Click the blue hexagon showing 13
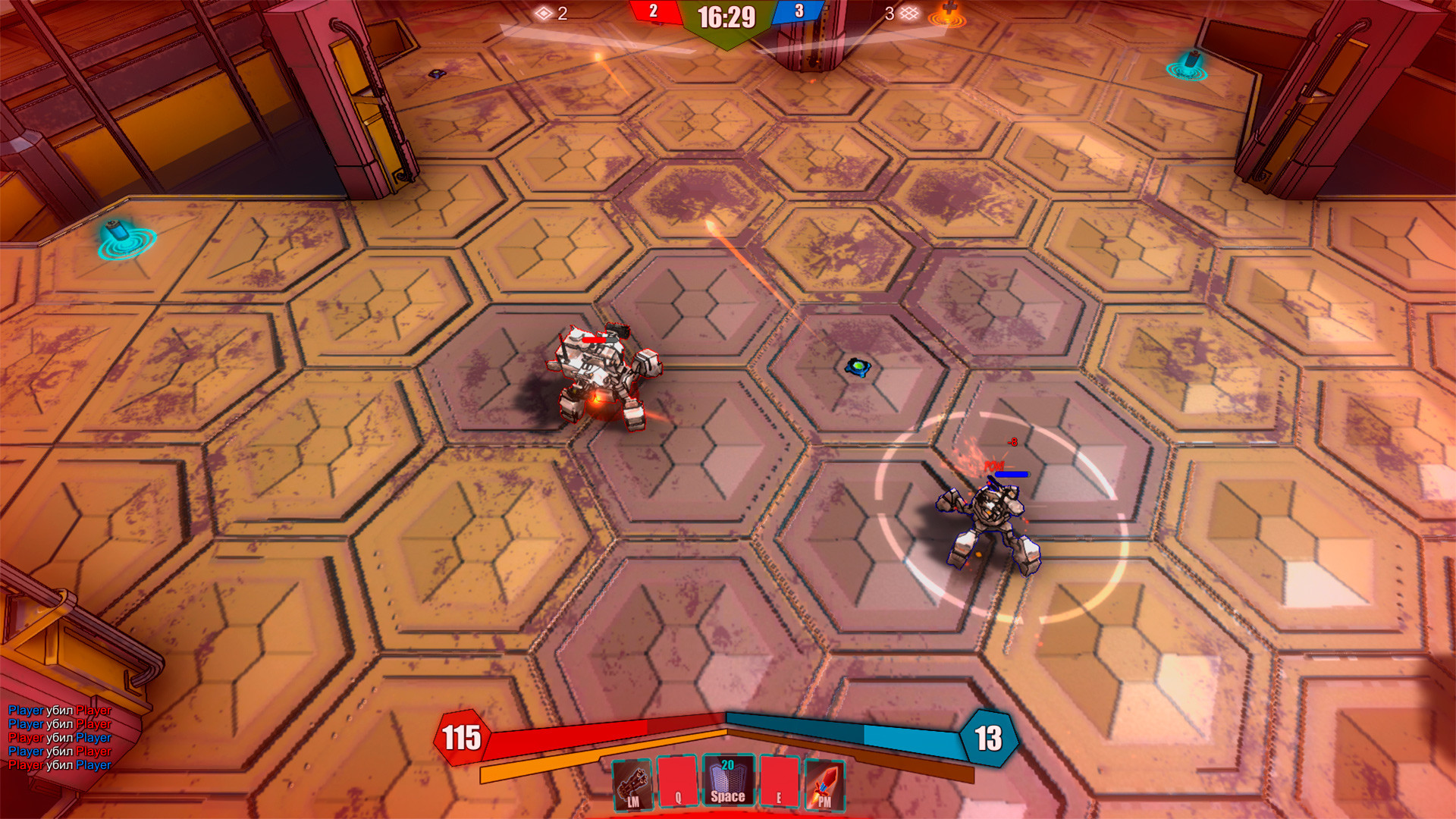This screenshot has height=819, width=1456. point(988,737)
